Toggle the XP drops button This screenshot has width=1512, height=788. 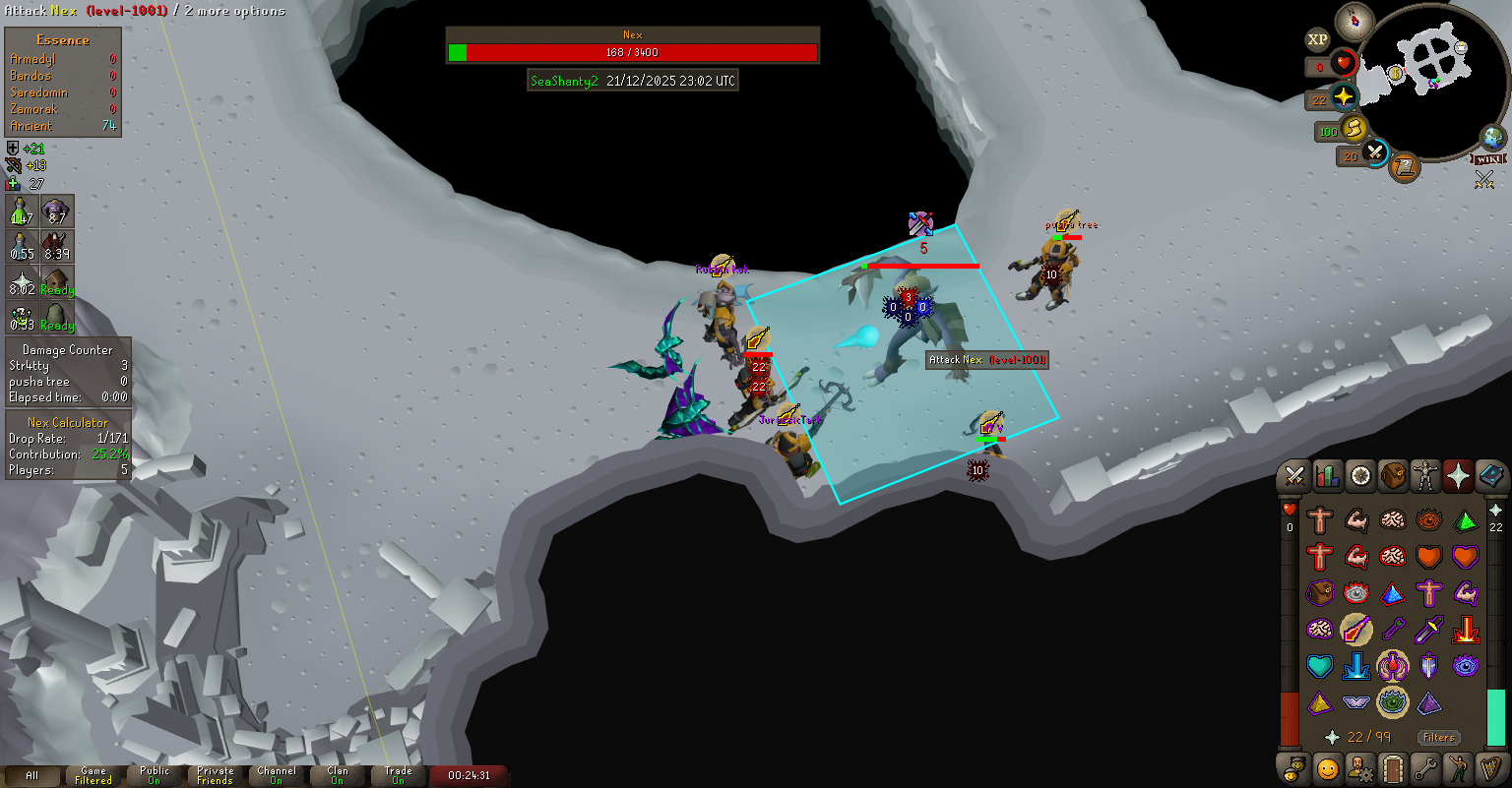[x=1318, y=40]
